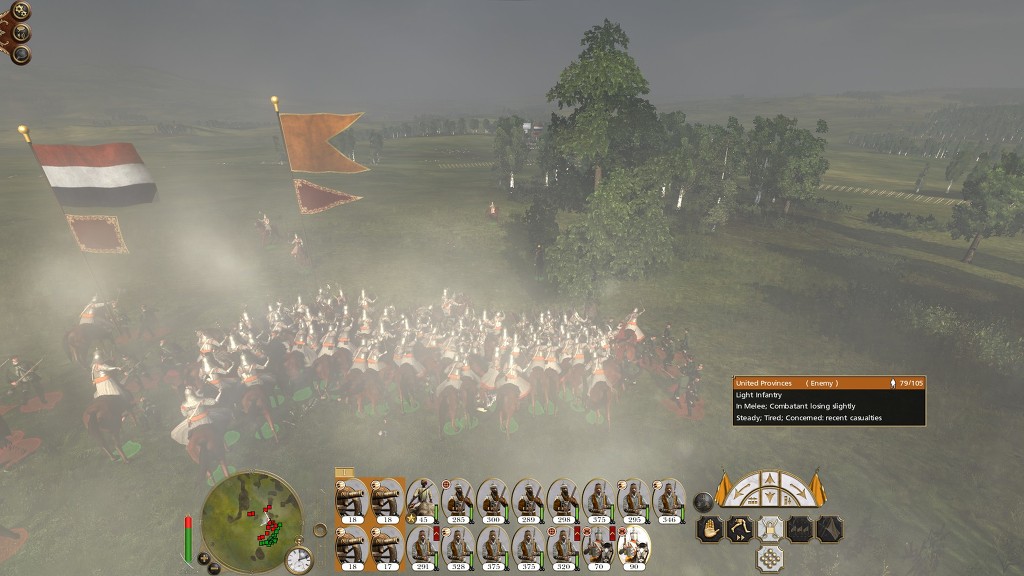
Task: Zoom out the minimap with minus button
Action: pyautogui.click(x=214, y=568)
